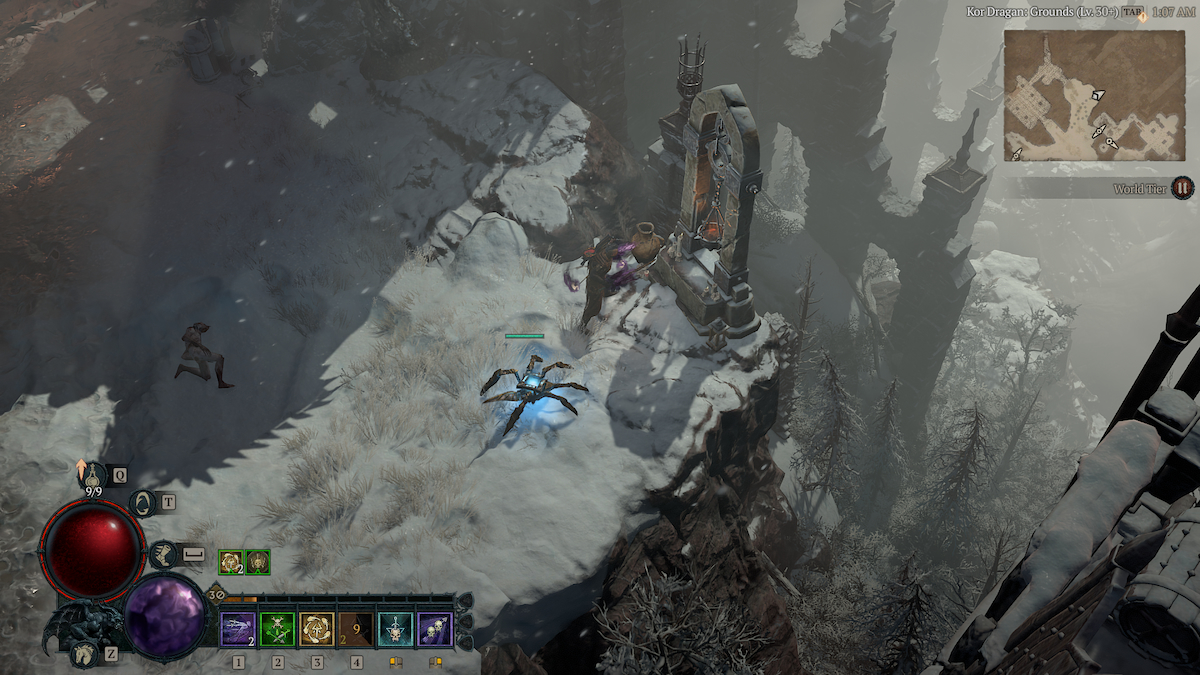Inspect the second green skull buff icon
1200x675 pixels.
coord(258,562)
